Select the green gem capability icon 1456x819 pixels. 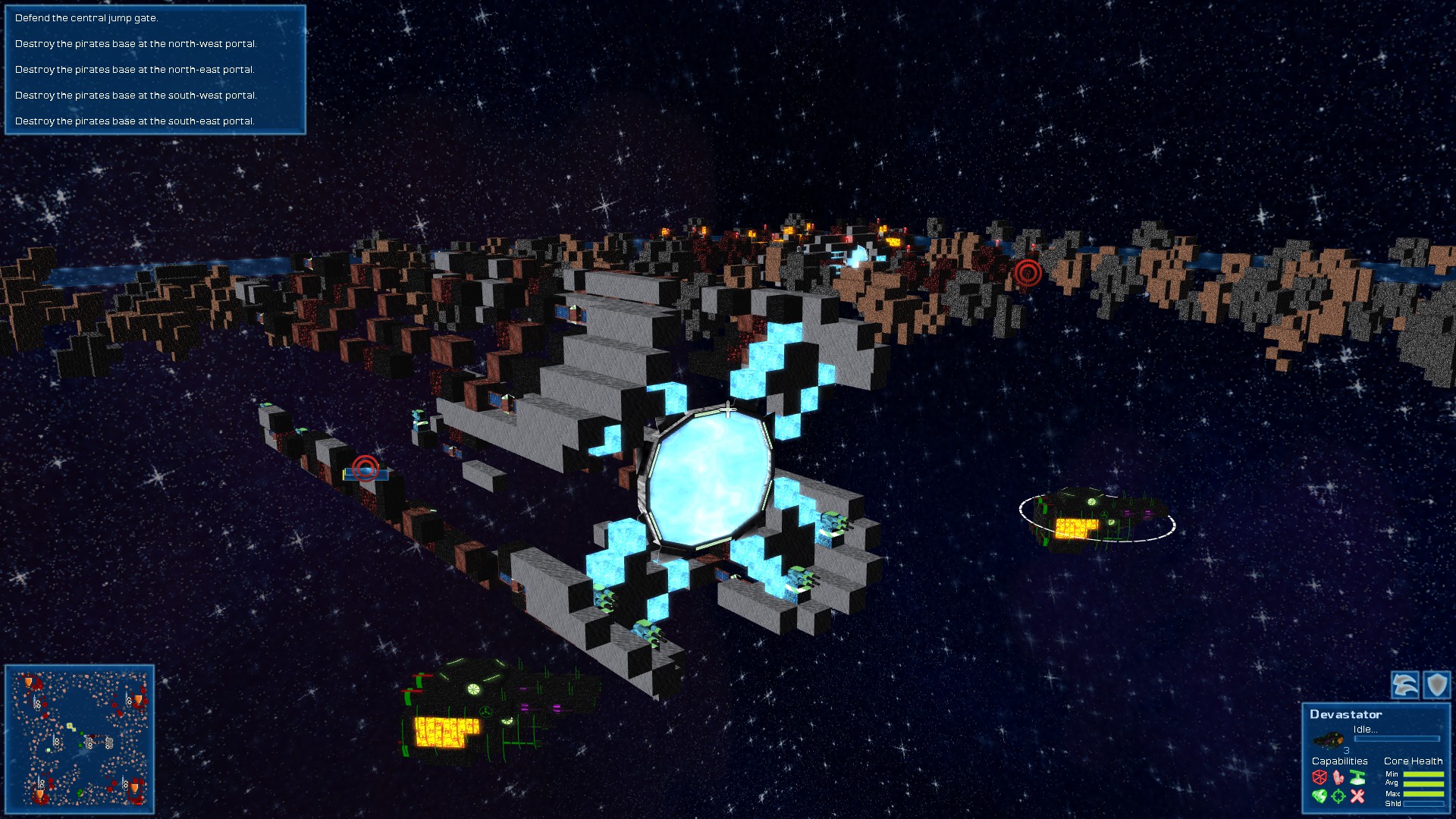coord(1321,796)
